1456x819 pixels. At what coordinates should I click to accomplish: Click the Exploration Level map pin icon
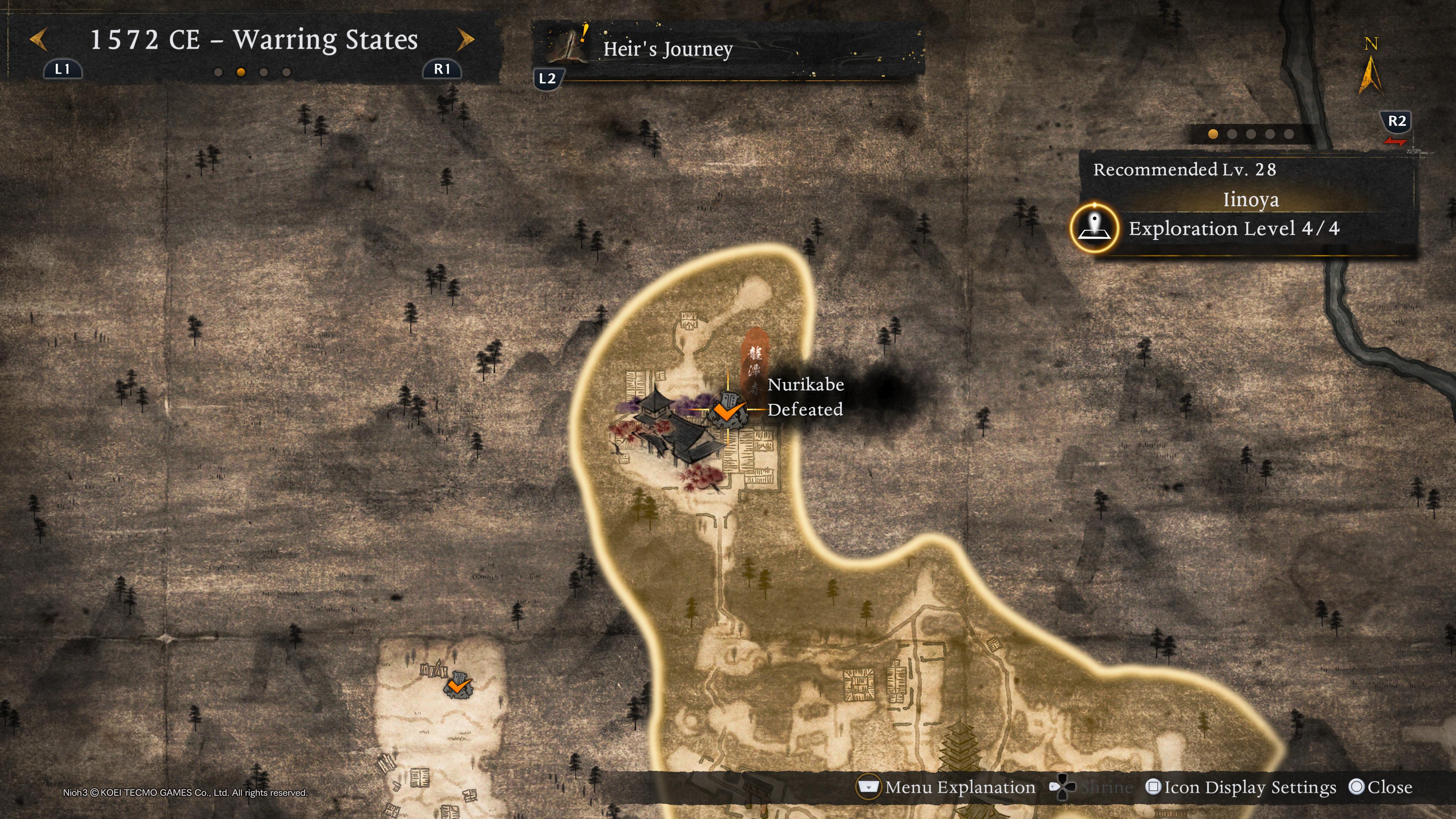coord(1094,228)
